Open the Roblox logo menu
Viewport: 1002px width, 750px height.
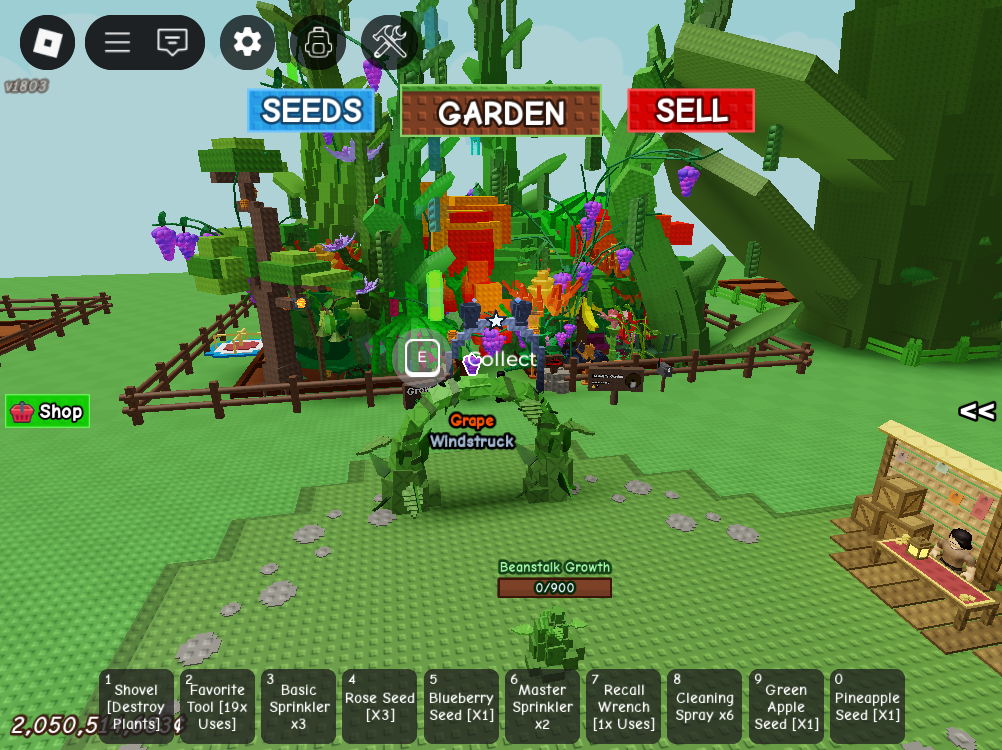click(x=47, y=42)
